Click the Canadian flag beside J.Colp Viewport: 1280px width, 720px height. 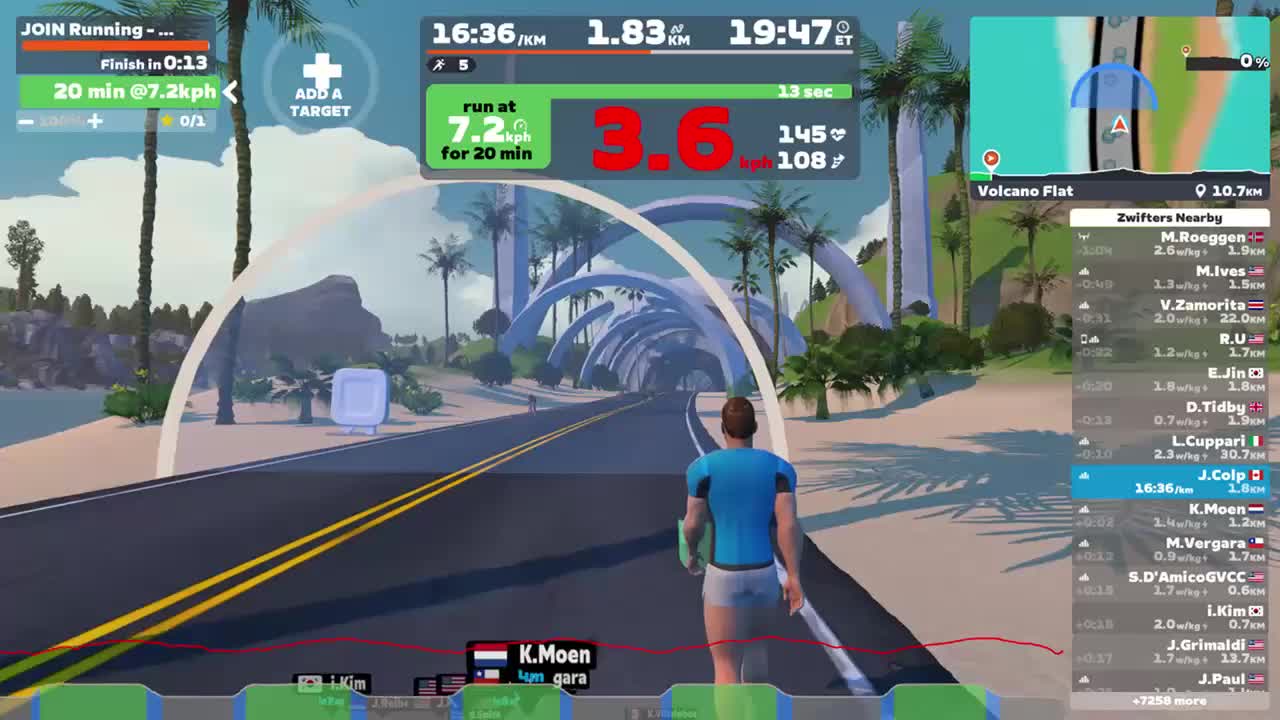[x=1254, y=473]
